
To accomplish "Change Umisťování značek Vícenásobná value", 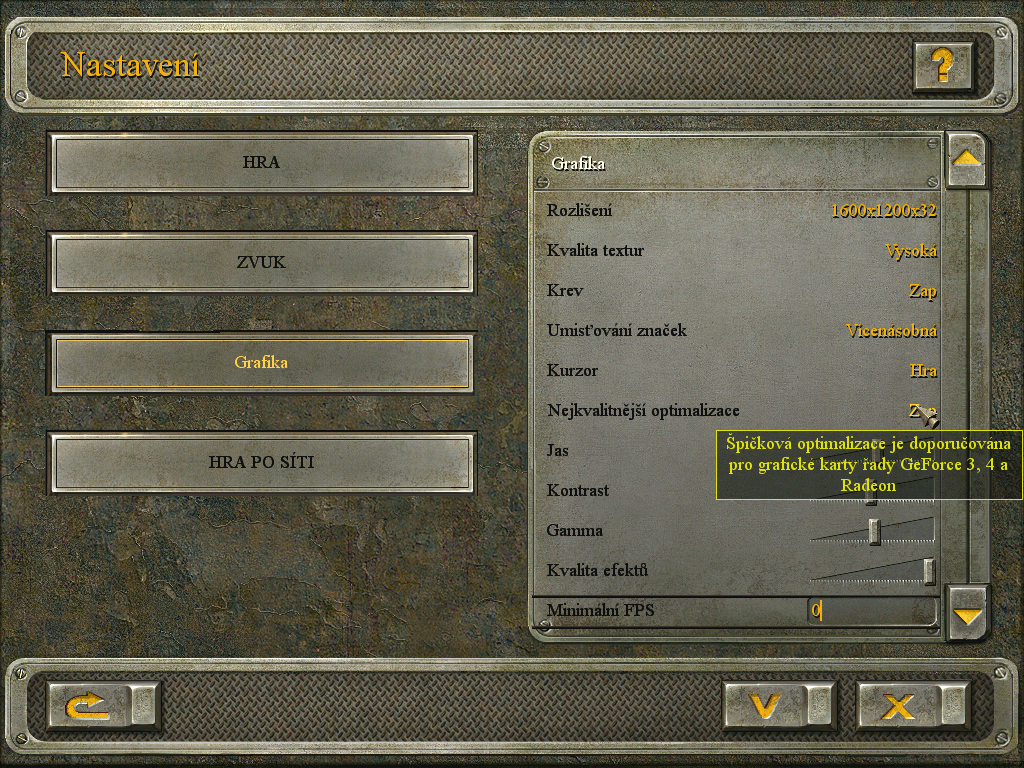I will 891,331.
